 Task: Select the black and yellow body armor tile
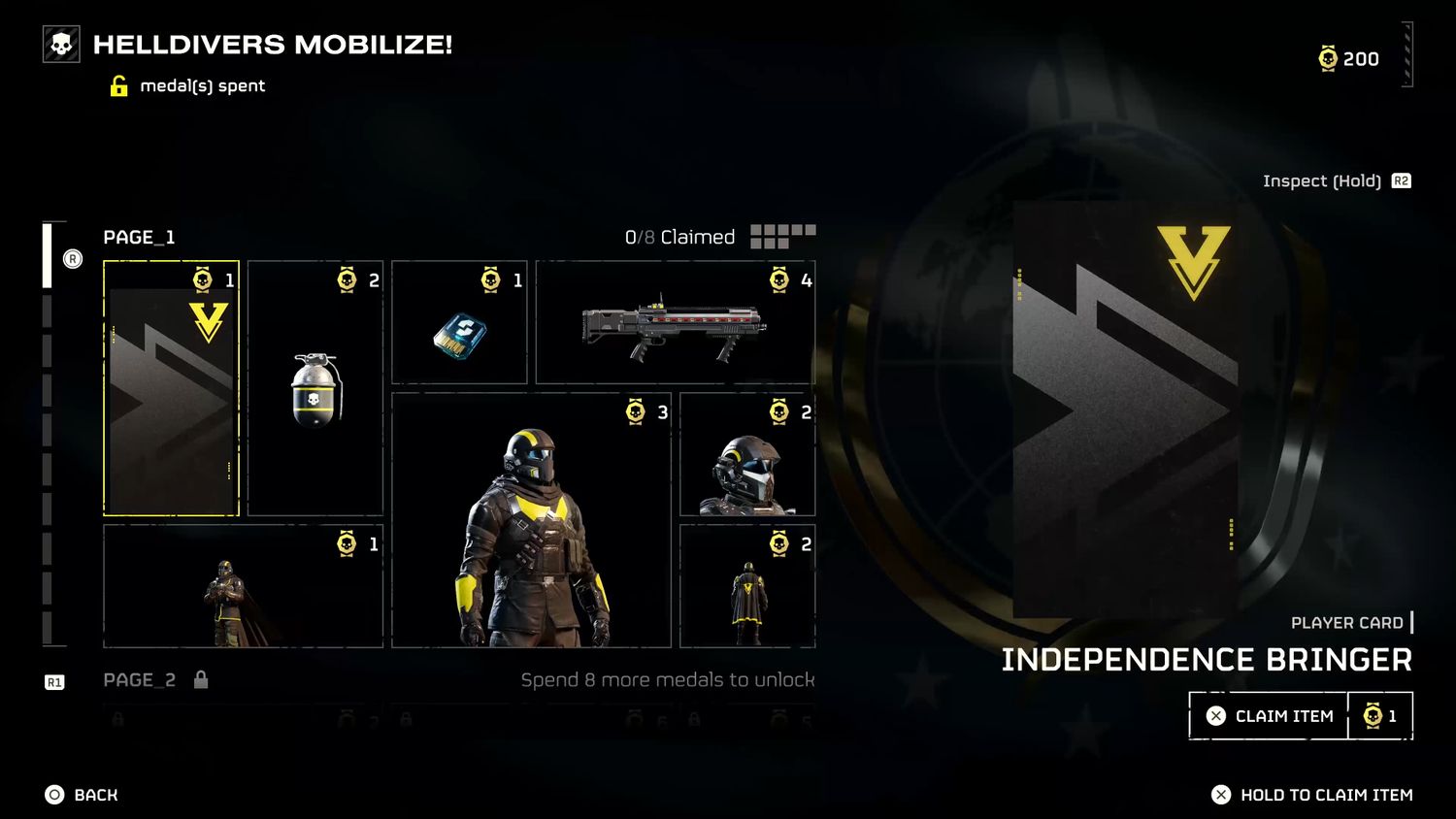531,521
